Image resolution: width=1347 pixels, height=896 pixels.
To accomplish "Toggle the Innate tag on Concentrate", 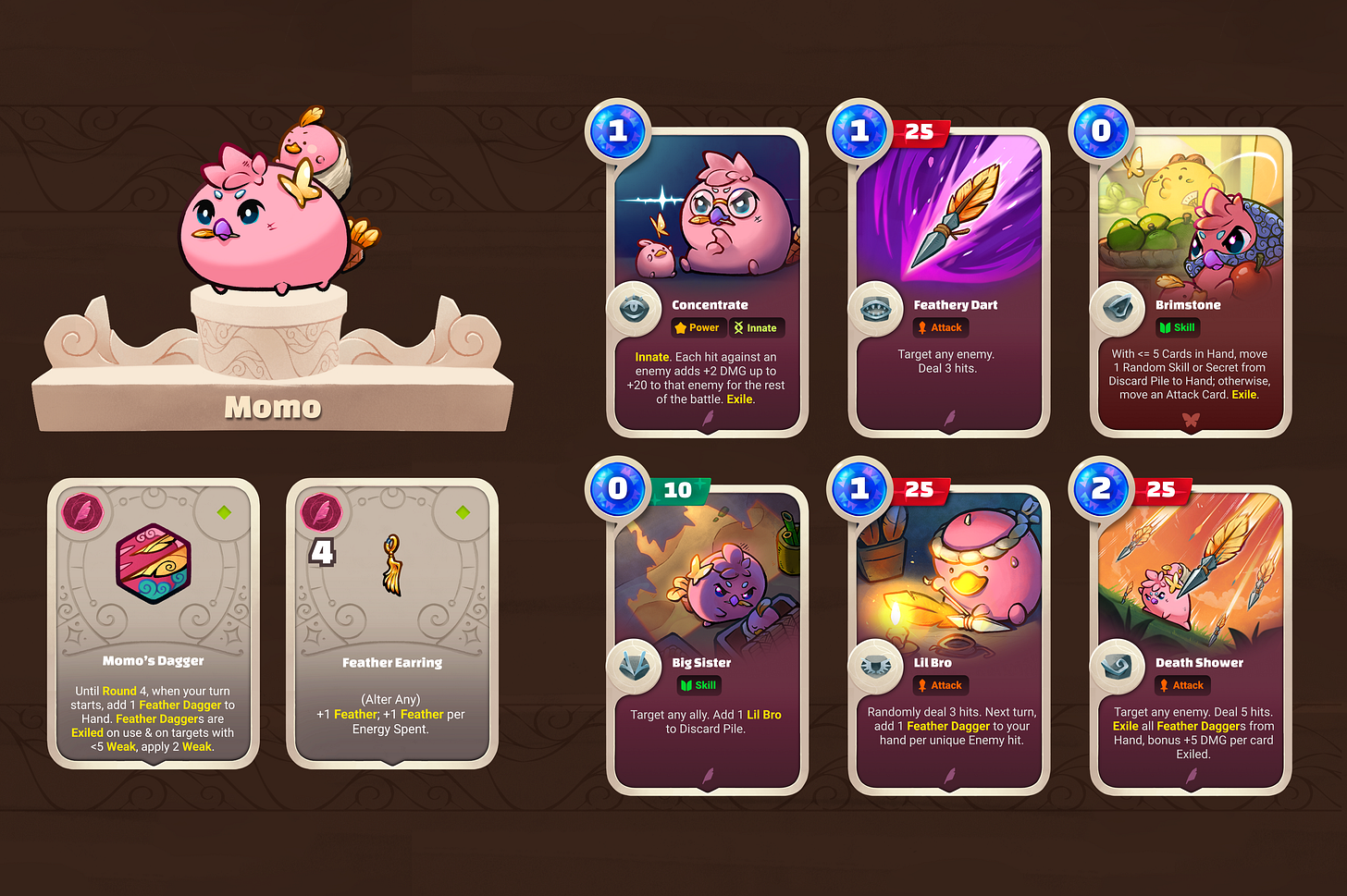I will 757,327.
